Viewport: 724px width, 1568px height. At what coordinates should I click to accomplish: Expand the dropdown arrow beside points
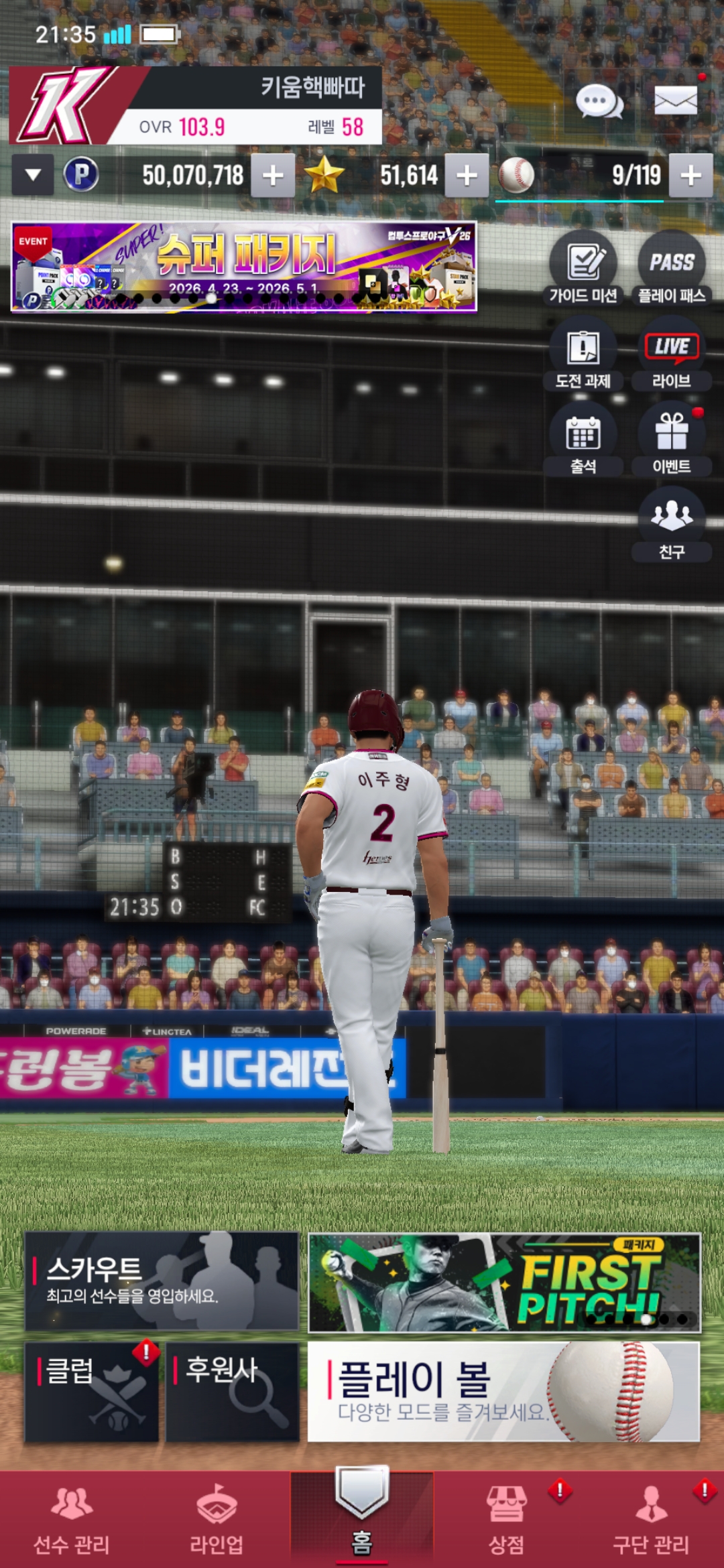[x=33, y=176]
